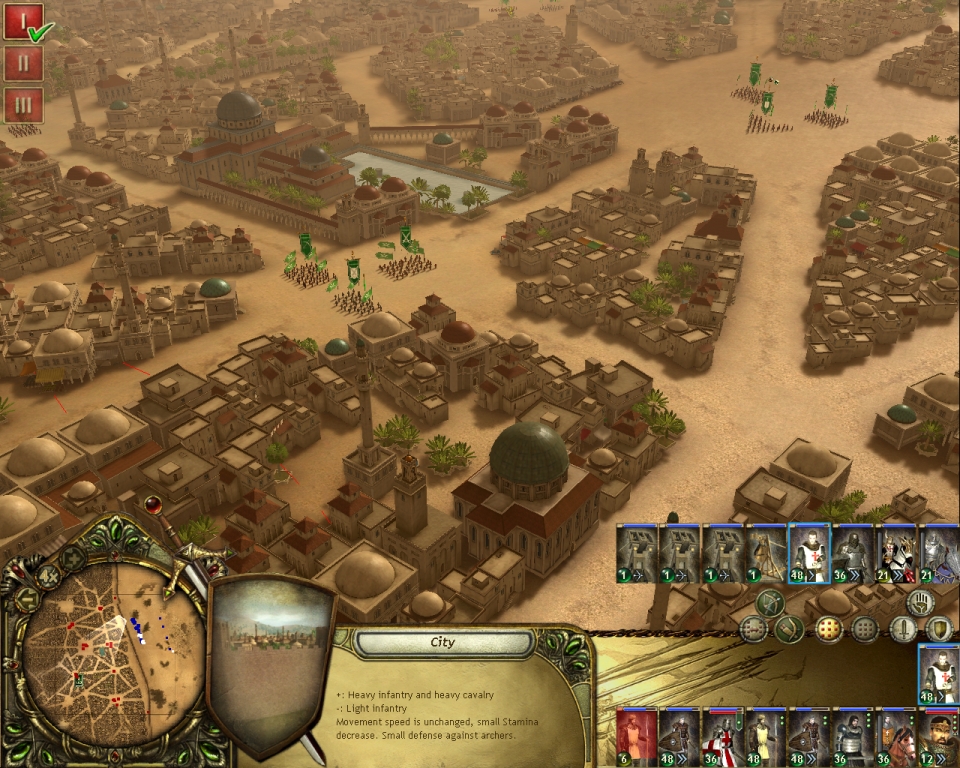960x768 pixels.
Task: Choose the quiver and bow command
Action: (789, 629)
